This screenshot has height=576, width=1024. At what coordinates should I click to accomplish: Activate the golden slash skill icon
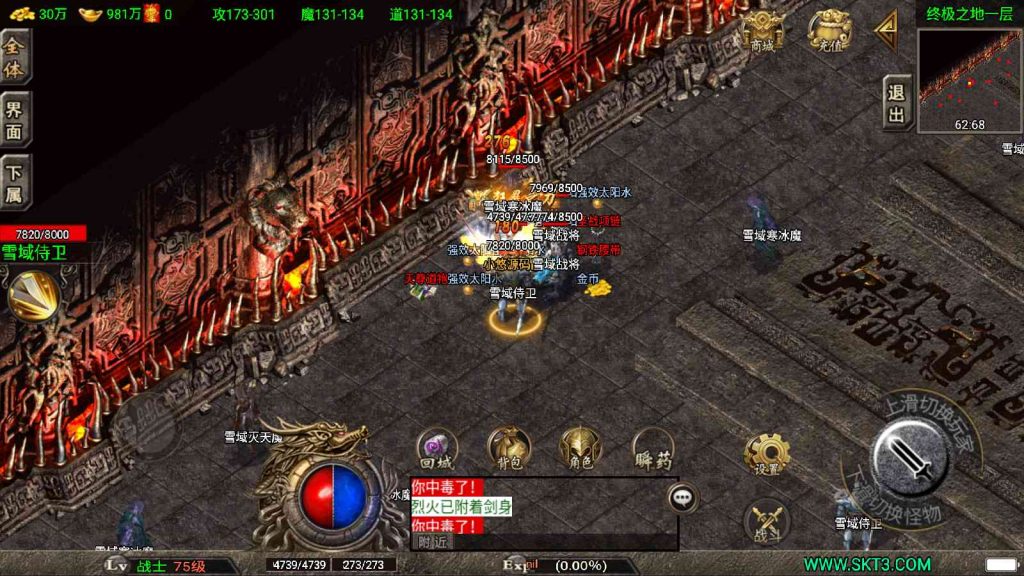click(x=31, y=295)
